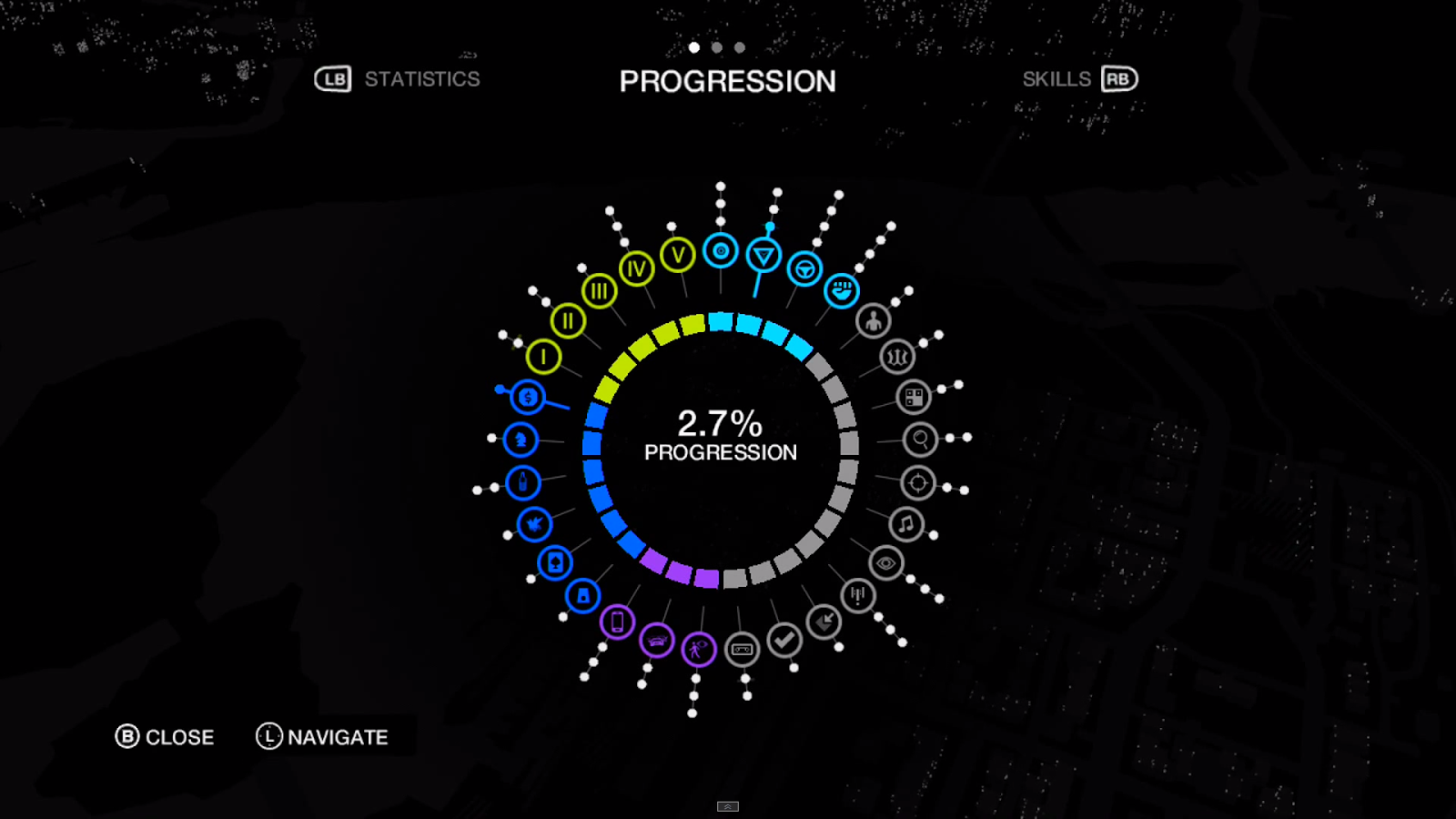
Task: Select the gray QR code icon
Action: click(914, 398)
